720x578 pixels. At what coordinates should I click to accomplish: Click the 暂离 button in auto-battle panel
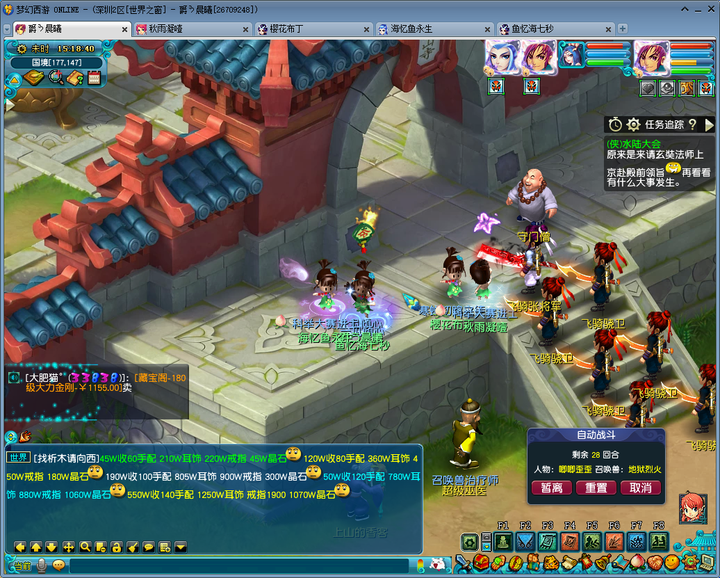point(551,488)
